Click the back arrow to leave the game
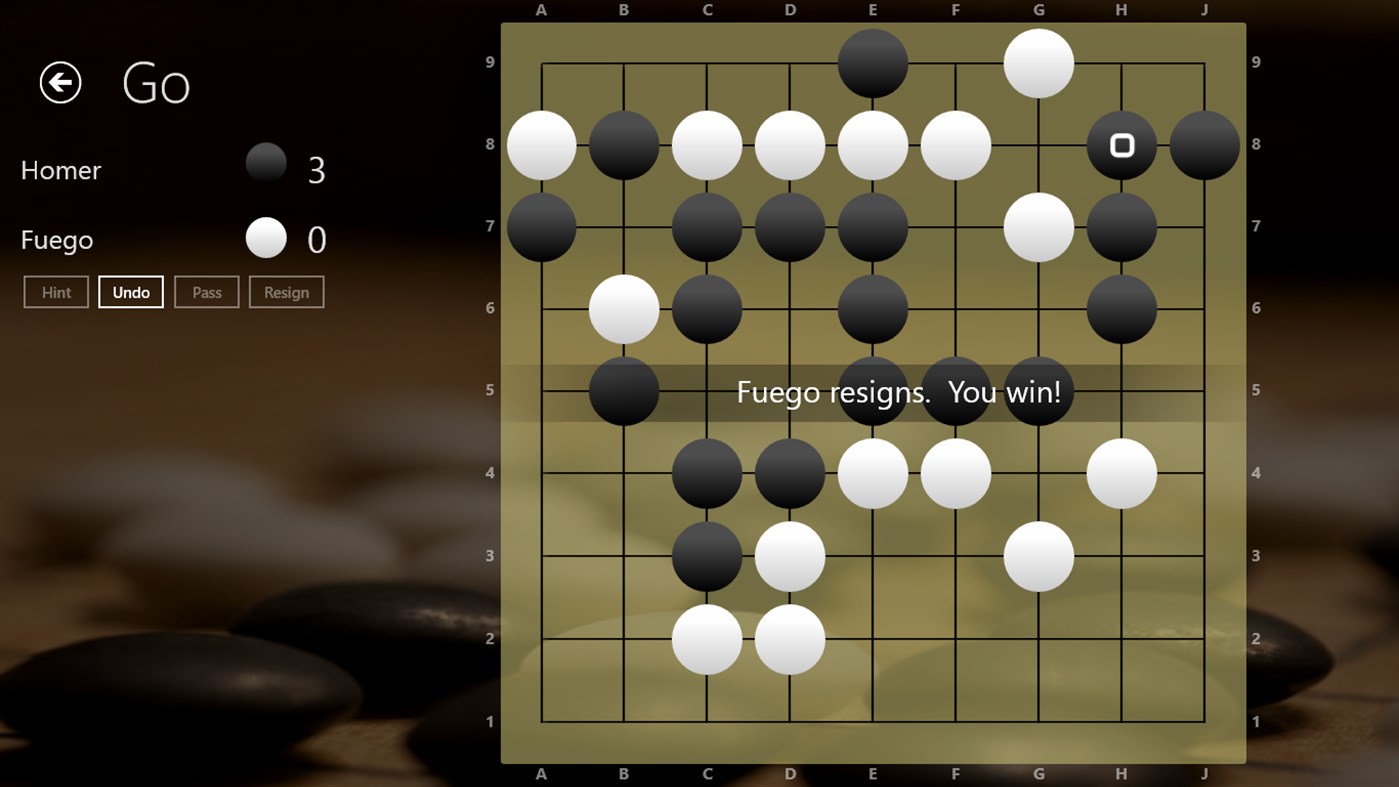 coord(59,82)
